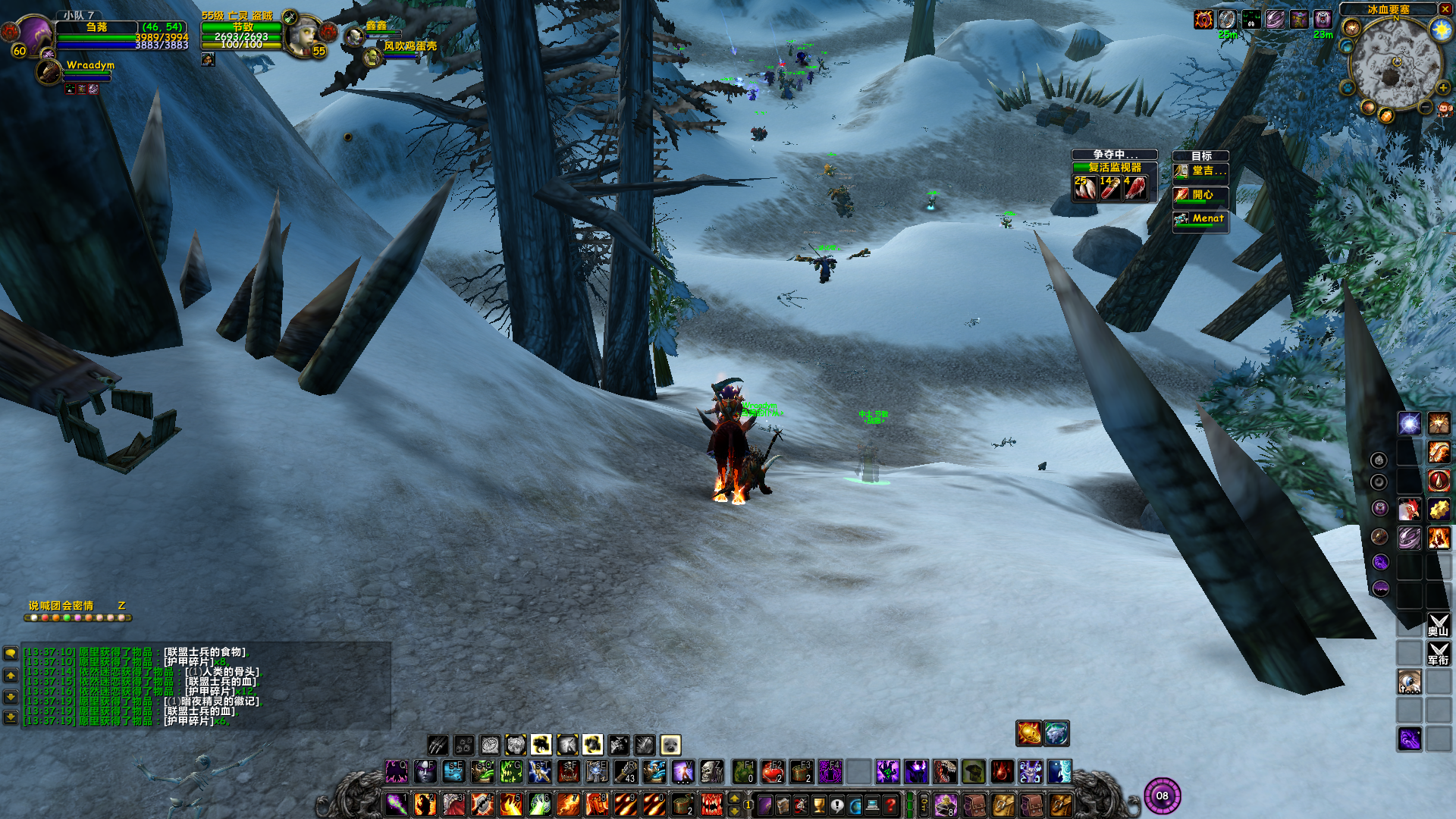Close the minimap with the X button

[x=1445, y=9]
